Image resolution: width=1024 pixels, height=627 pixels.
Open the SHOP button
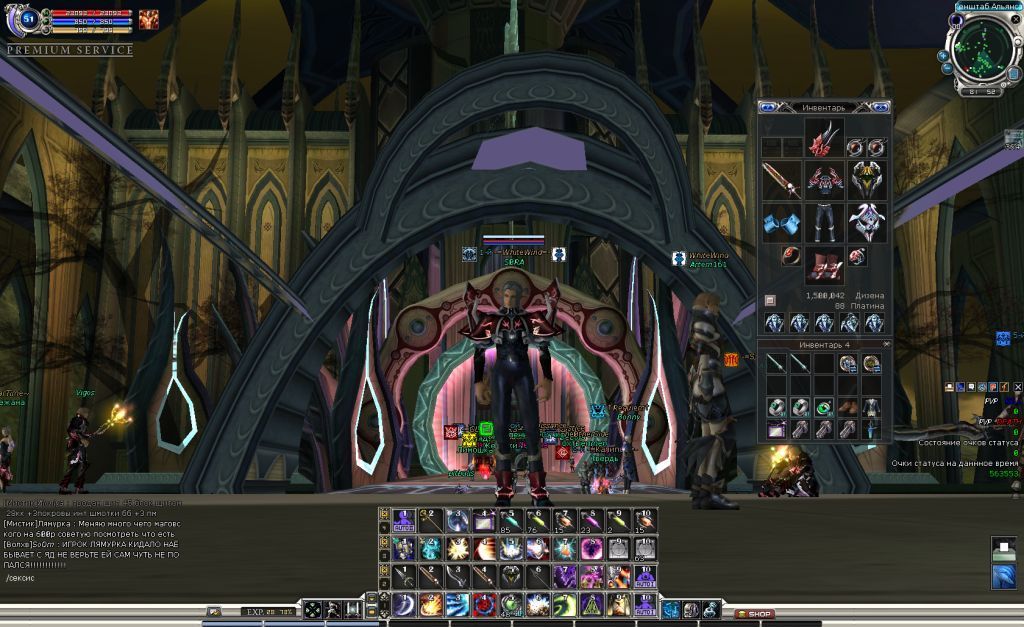754,613
